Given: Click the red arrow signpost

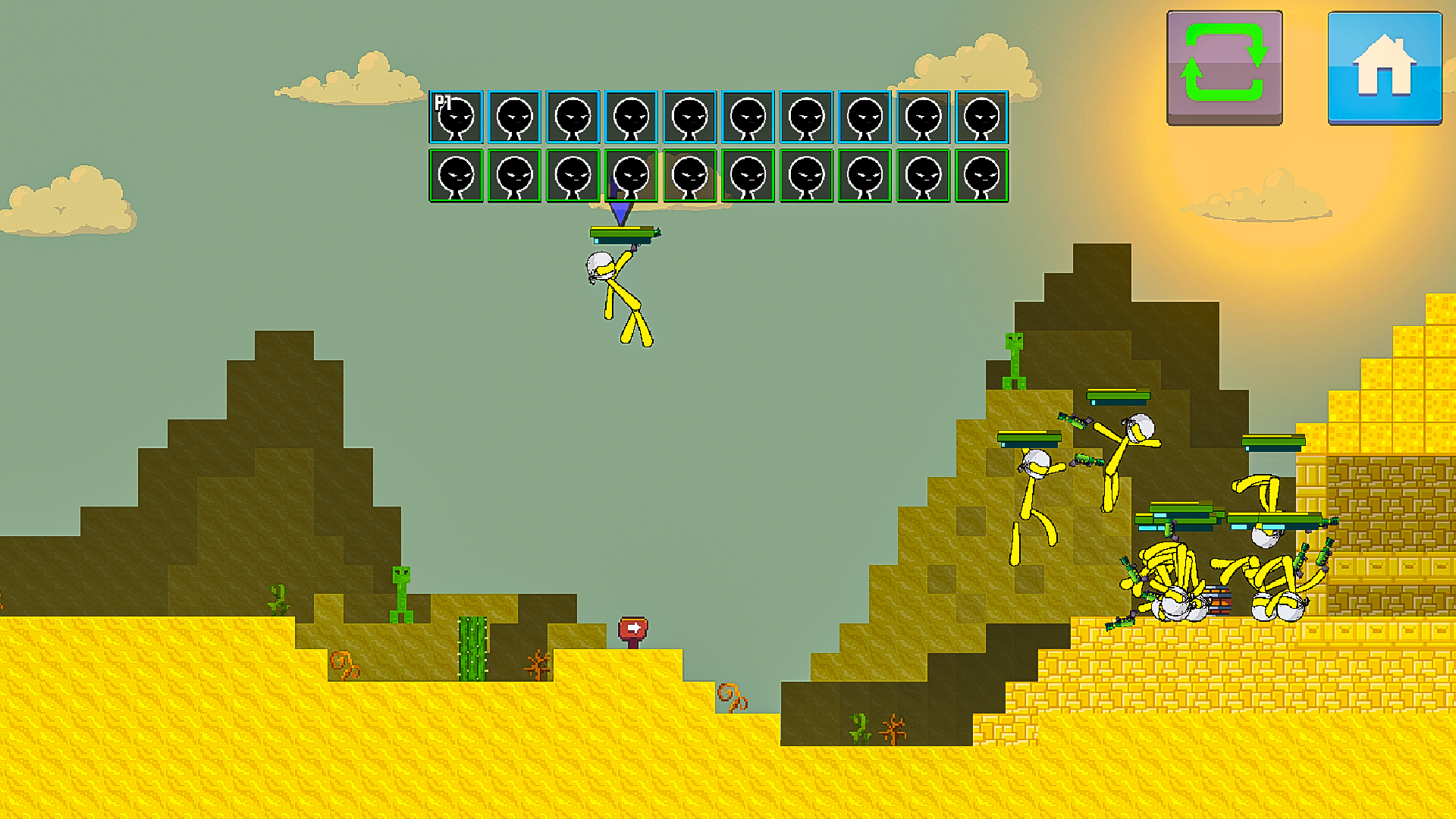Looking at the screenshot, I should tap(633, 629).
